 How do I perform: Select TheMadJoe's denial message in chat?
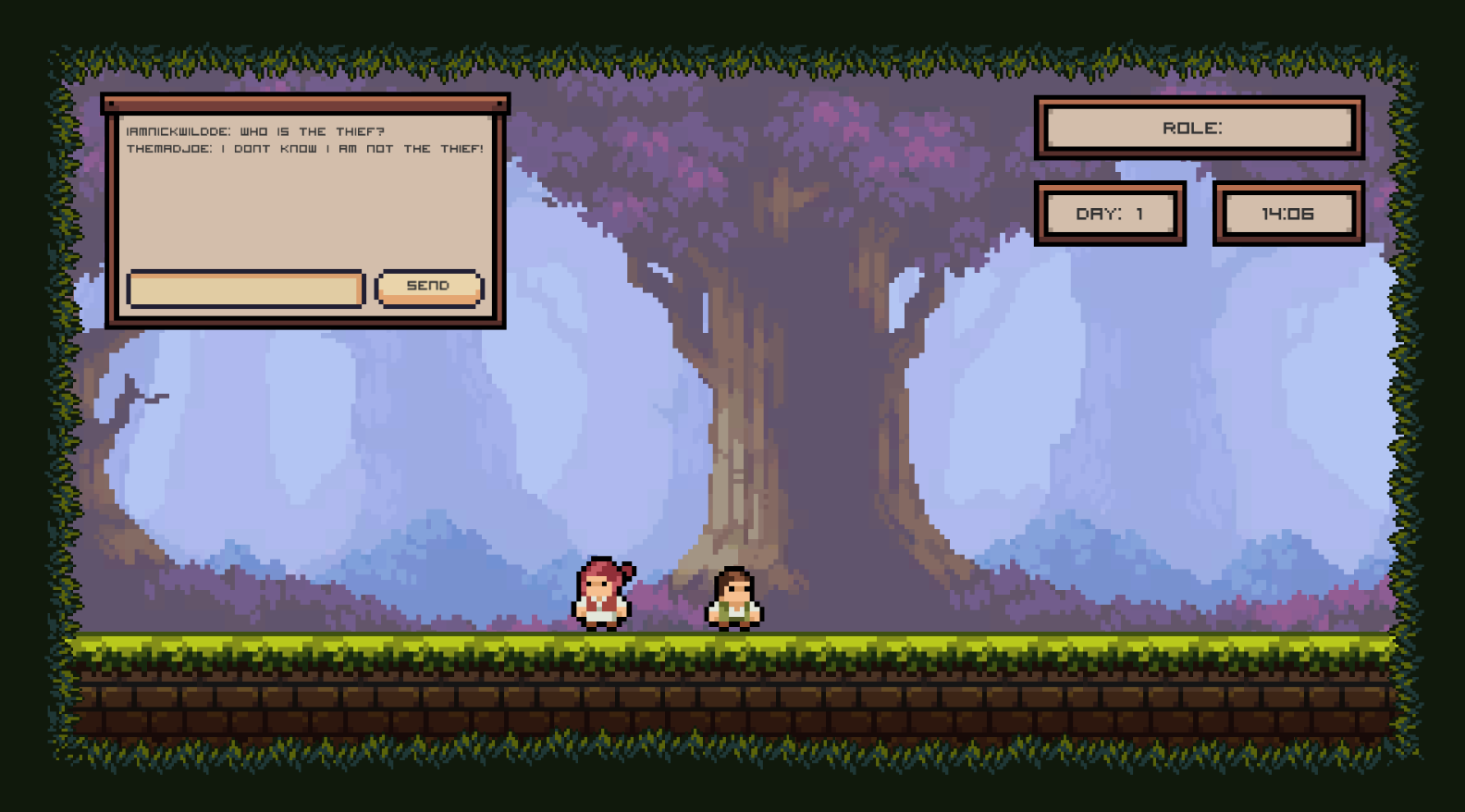click(305, 148)
